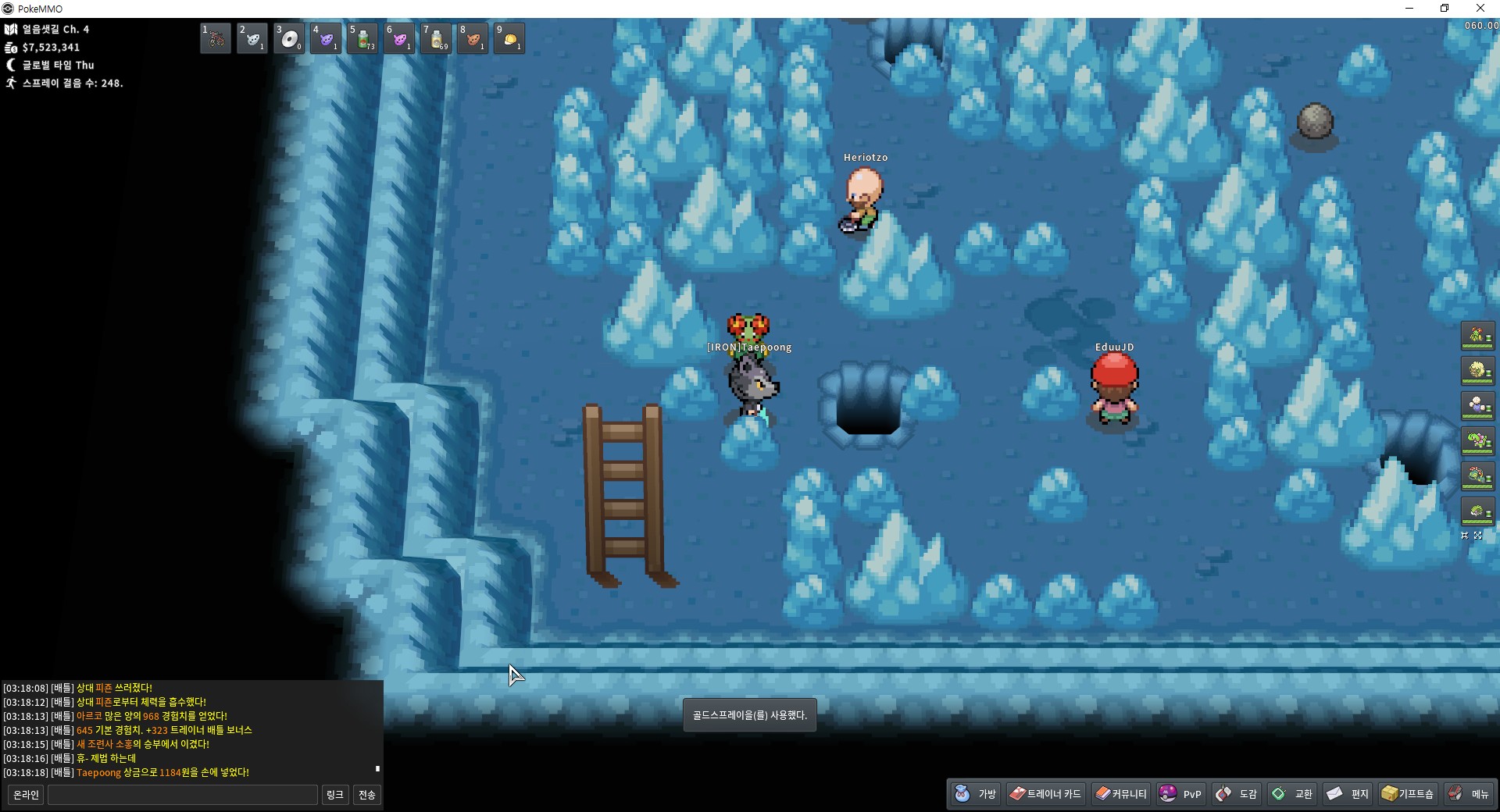1500x812 pixels.
Task: Use the green repel spray in slot 5
Action: pyautogui.click(x=362, y=38)
